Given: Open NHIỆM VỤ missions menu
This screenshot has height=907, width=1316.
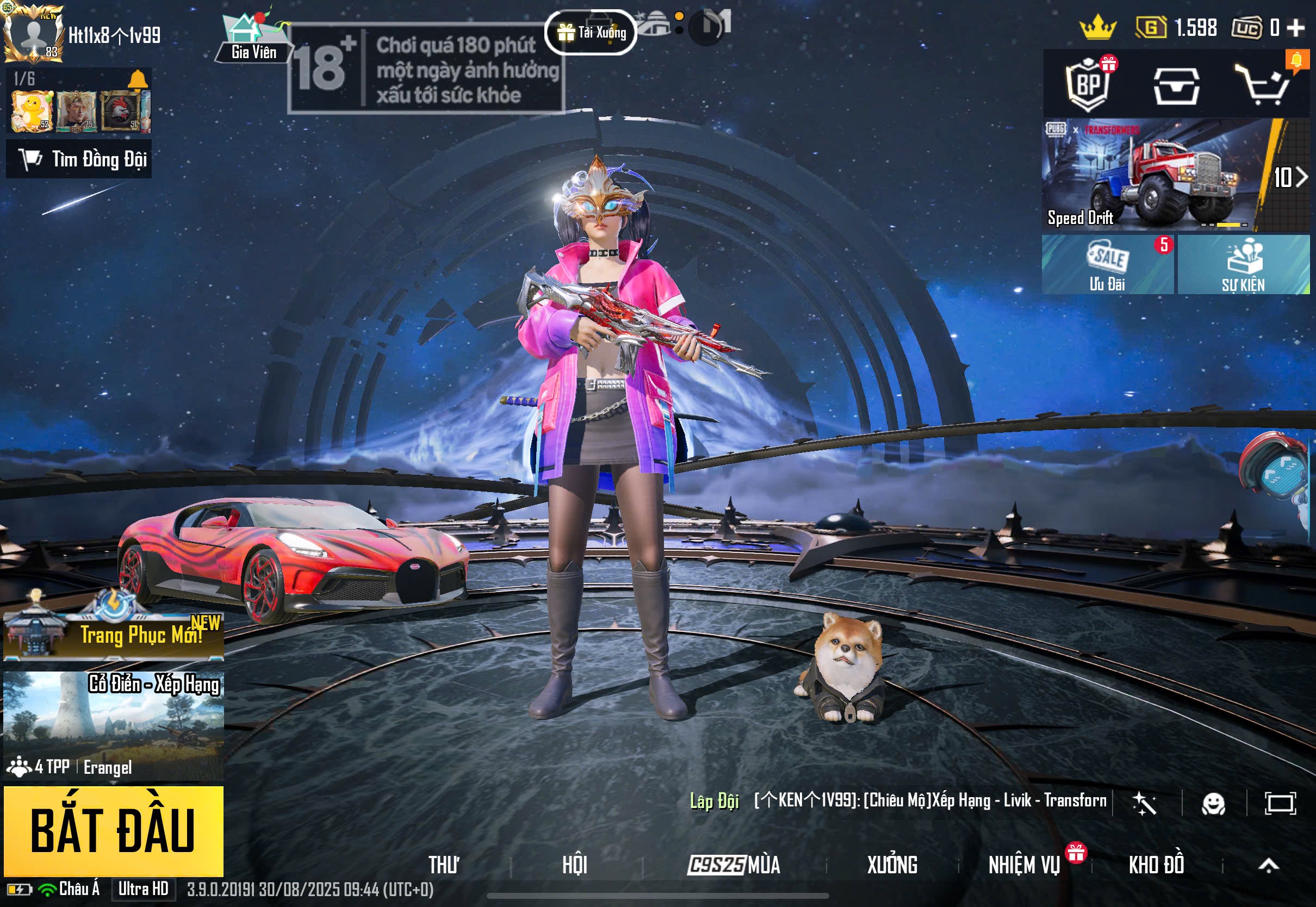Looking at the screenshot, I should tap(1024, 865).
